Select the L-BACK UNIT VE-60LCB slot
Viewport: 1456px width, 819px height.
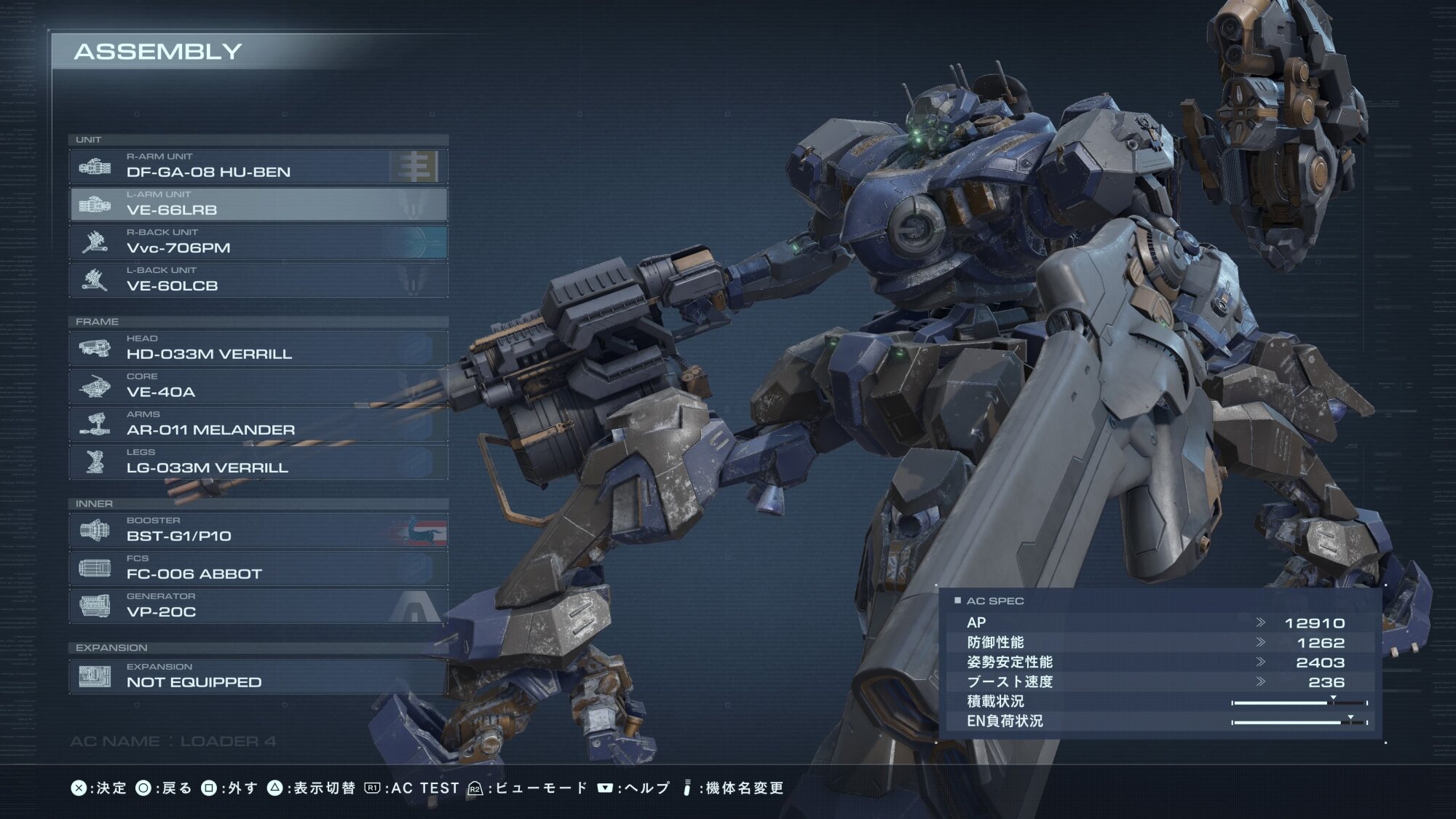click(258, 280)
